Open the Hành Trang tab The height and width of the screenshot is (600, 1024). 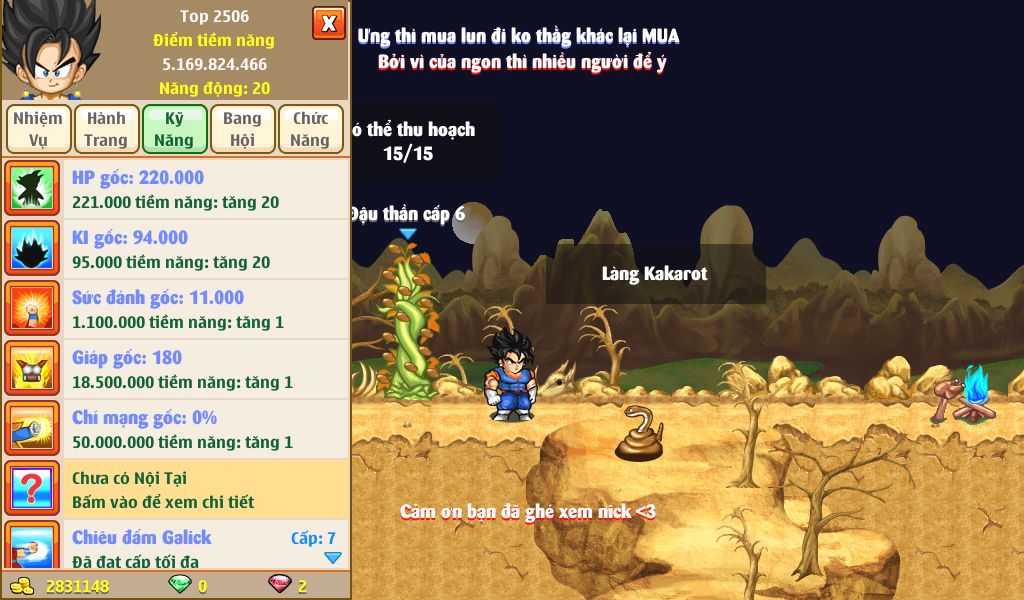(x=106, y=129)
